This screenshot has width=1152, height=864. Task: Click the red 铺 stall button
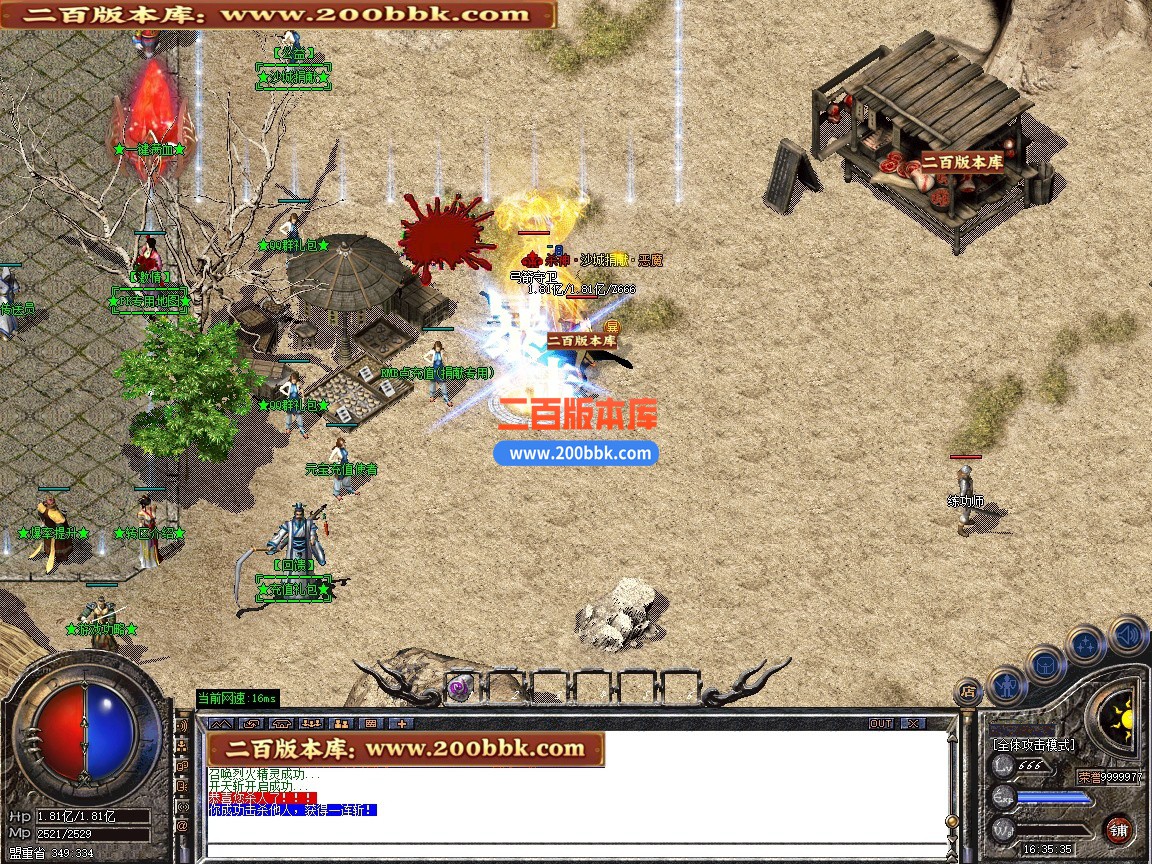(1118, 829)
